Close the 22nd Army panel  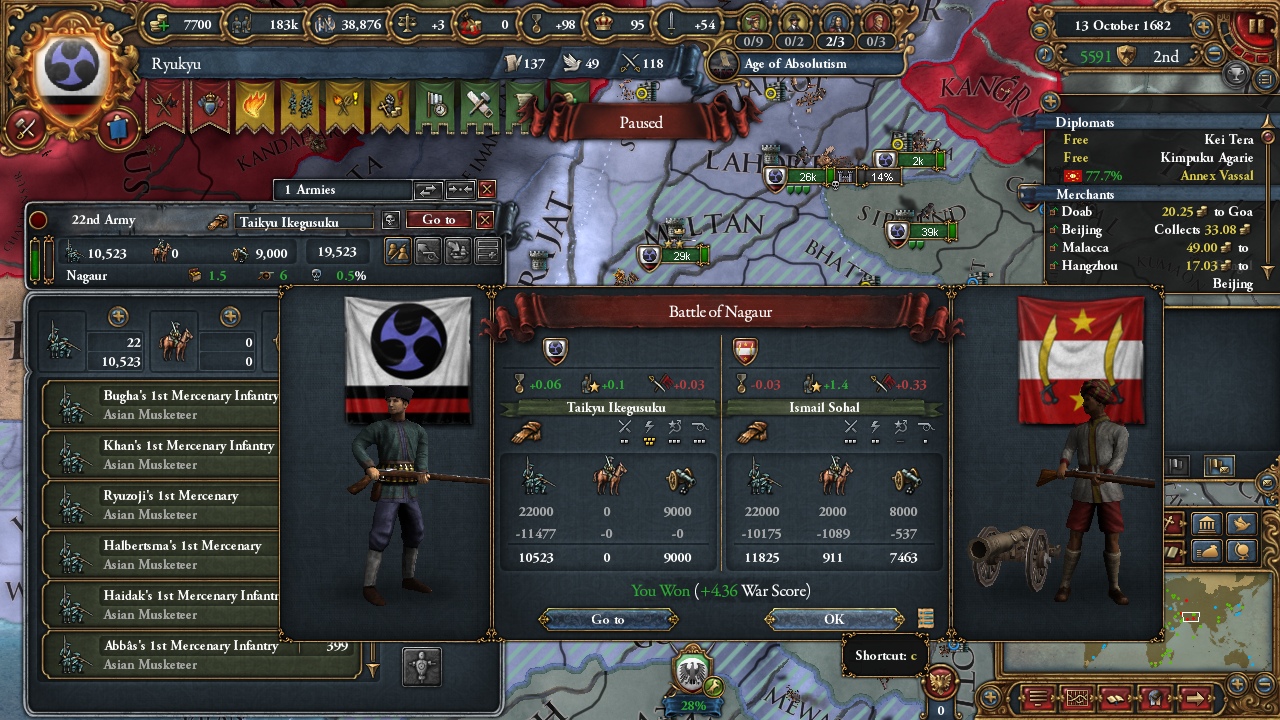[485, 220]
